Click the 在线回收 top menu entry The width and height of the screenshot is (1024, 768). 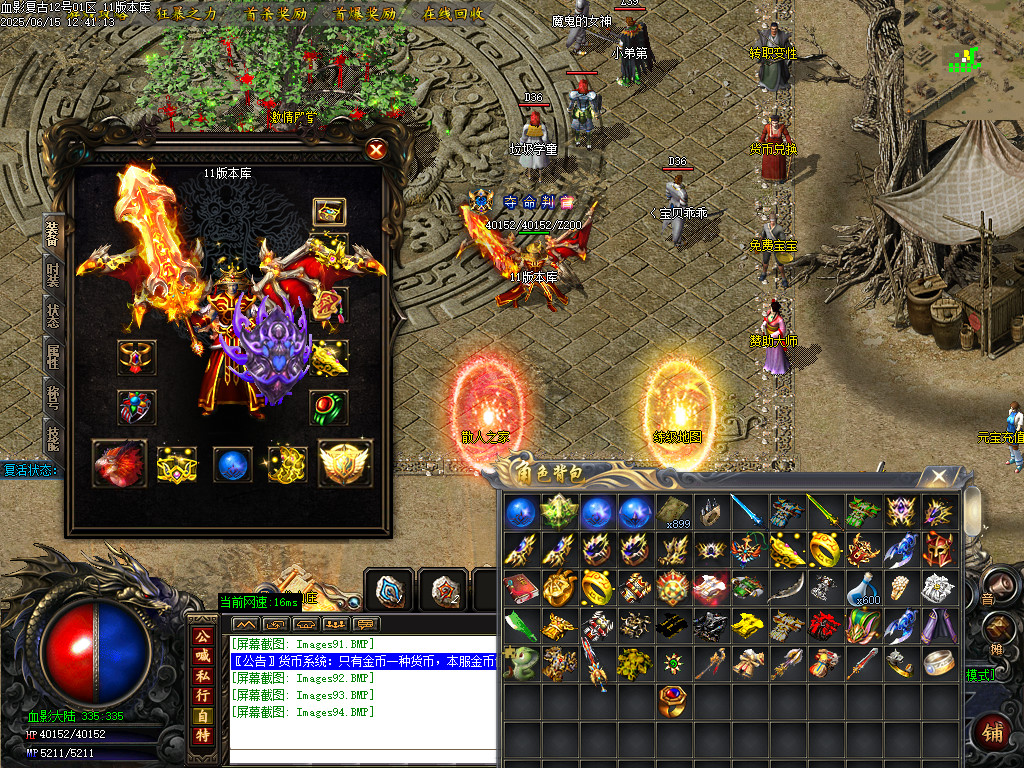pos(453,14)
